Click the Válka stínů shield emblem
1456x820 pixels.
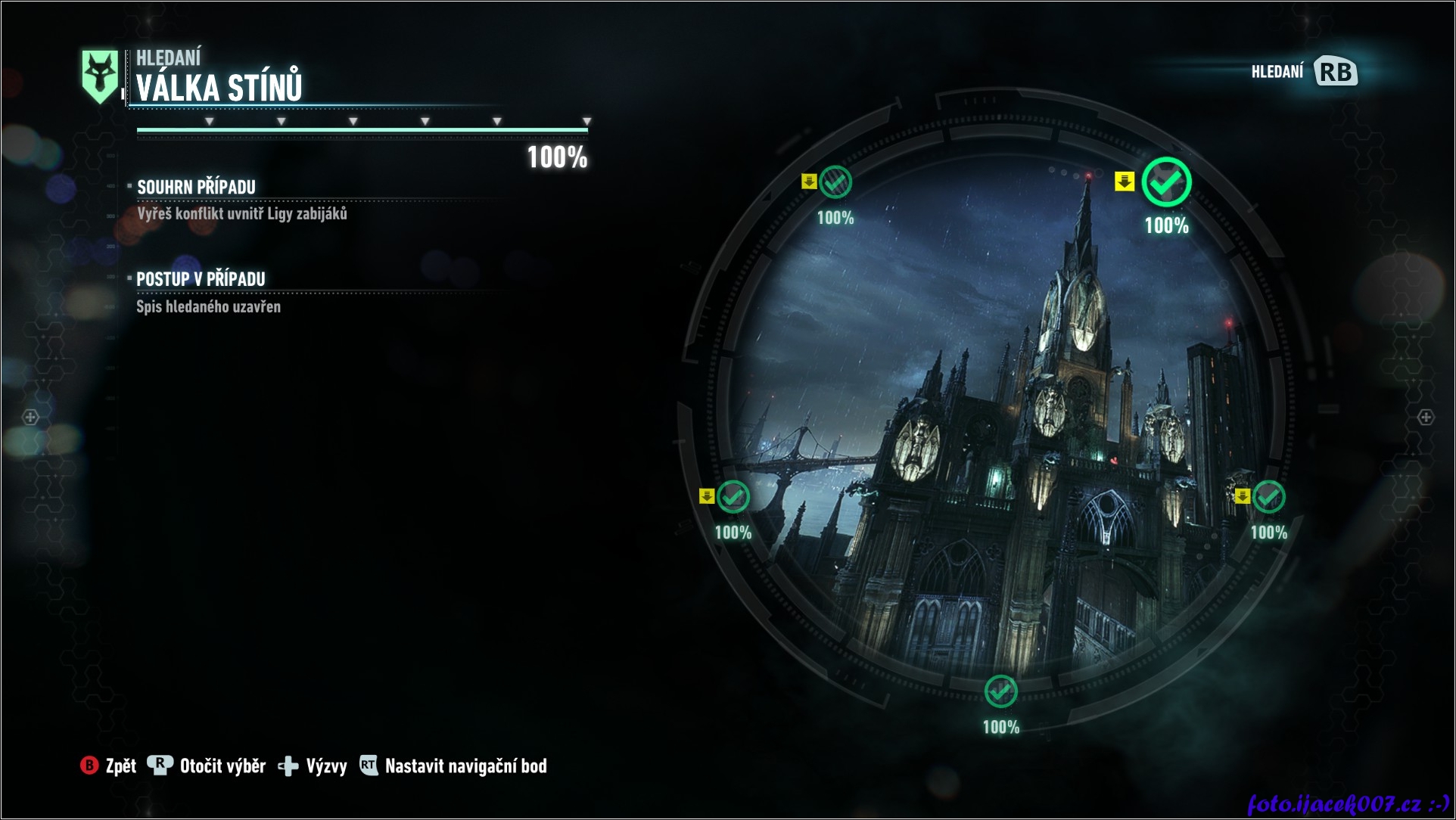tap(100, 76)
